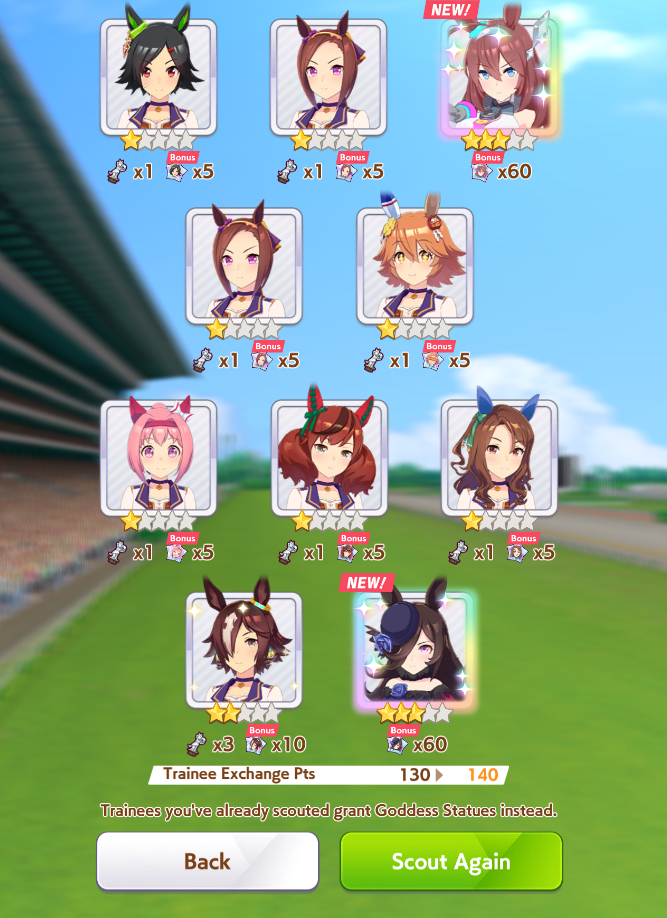Pick the pink-haired trainee card
This screenshot has width=667, height=918.
pyautogui.click(x=158, y=458)
